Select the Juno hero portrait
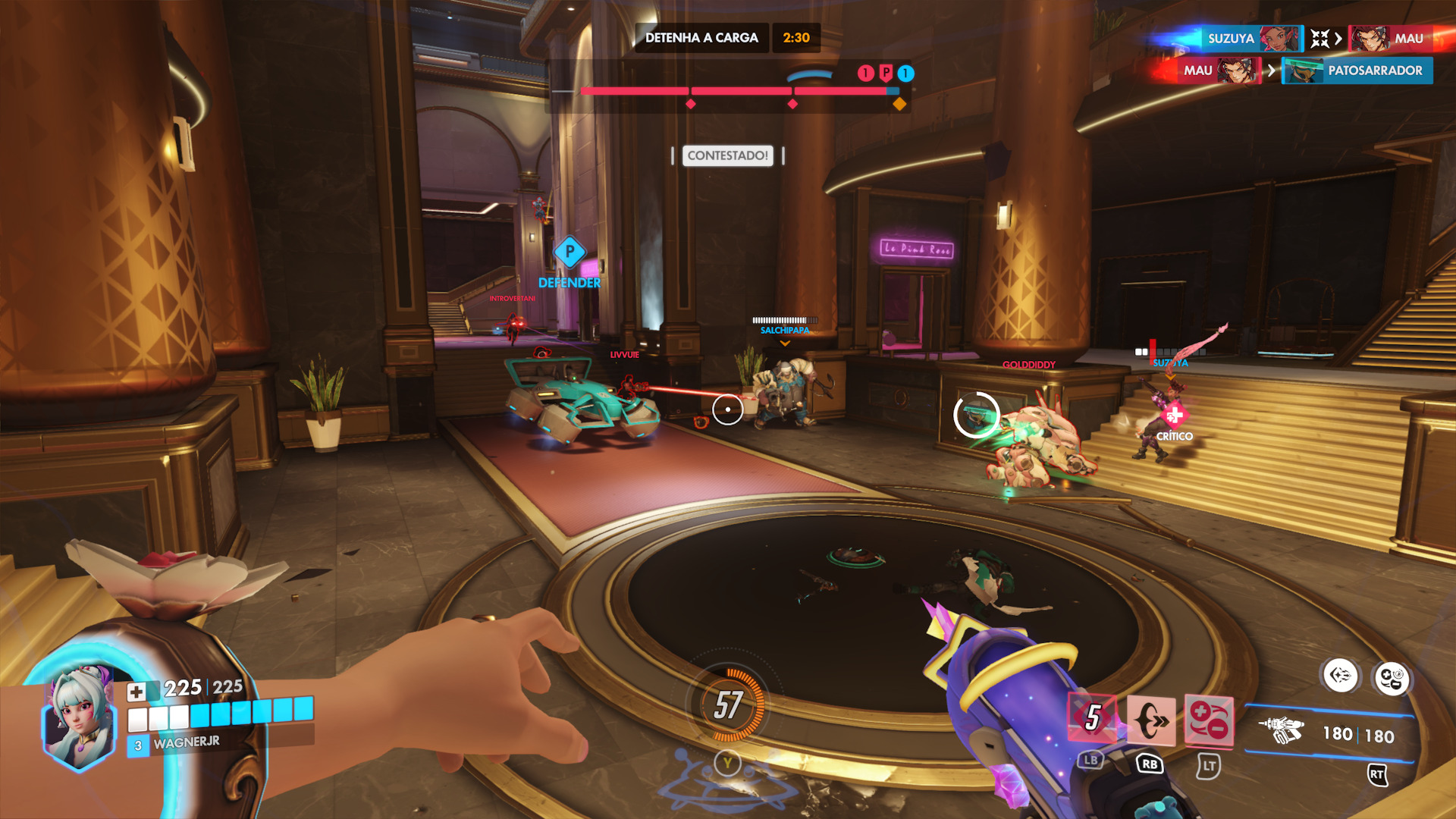1456x819 pixels. click(80, 717)
